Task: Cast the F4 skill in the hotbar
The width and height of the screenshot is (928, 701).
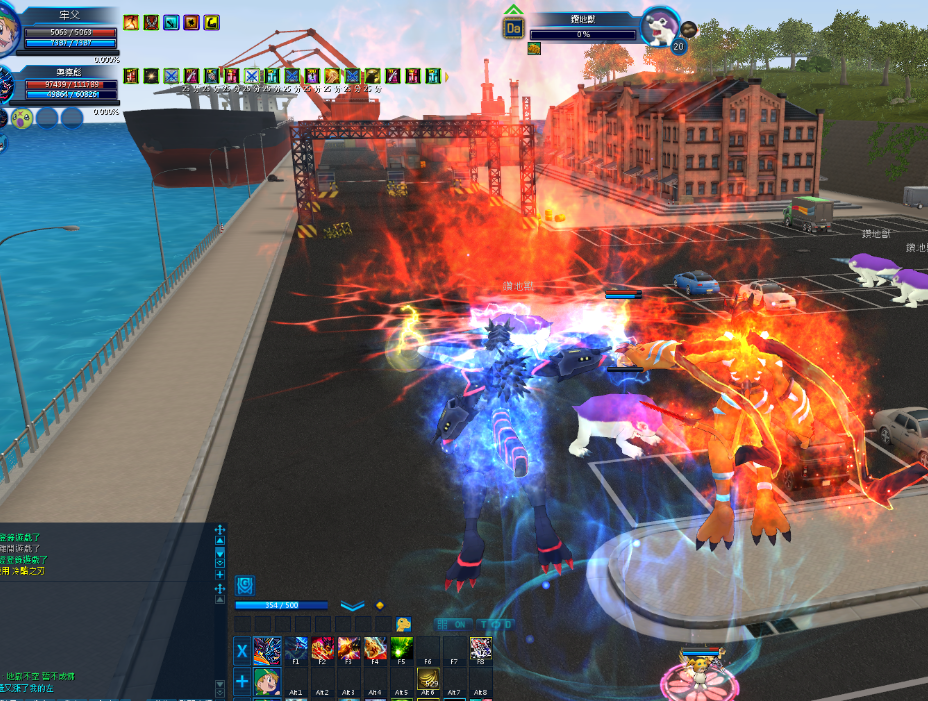Action: [x=374, y=649]
